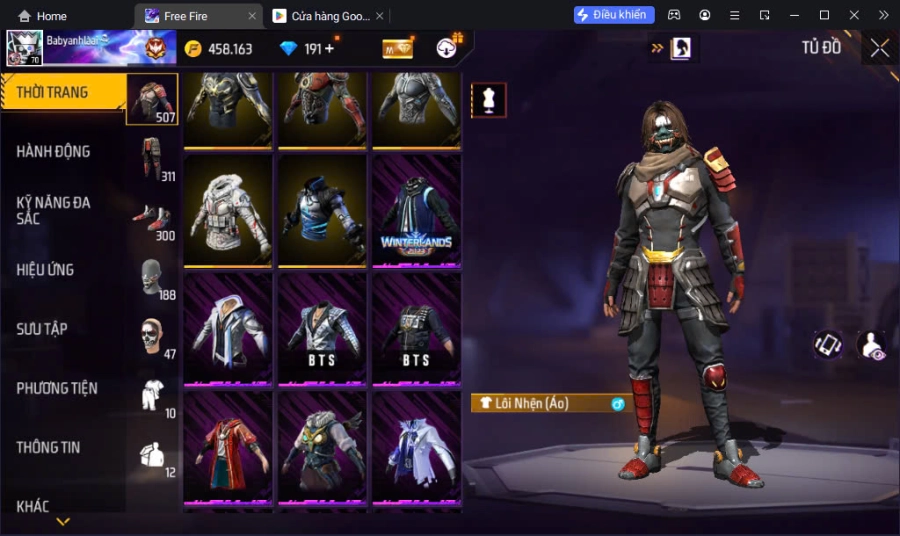
Task: Select the white hoodie jacket
Action: point(228,210)
